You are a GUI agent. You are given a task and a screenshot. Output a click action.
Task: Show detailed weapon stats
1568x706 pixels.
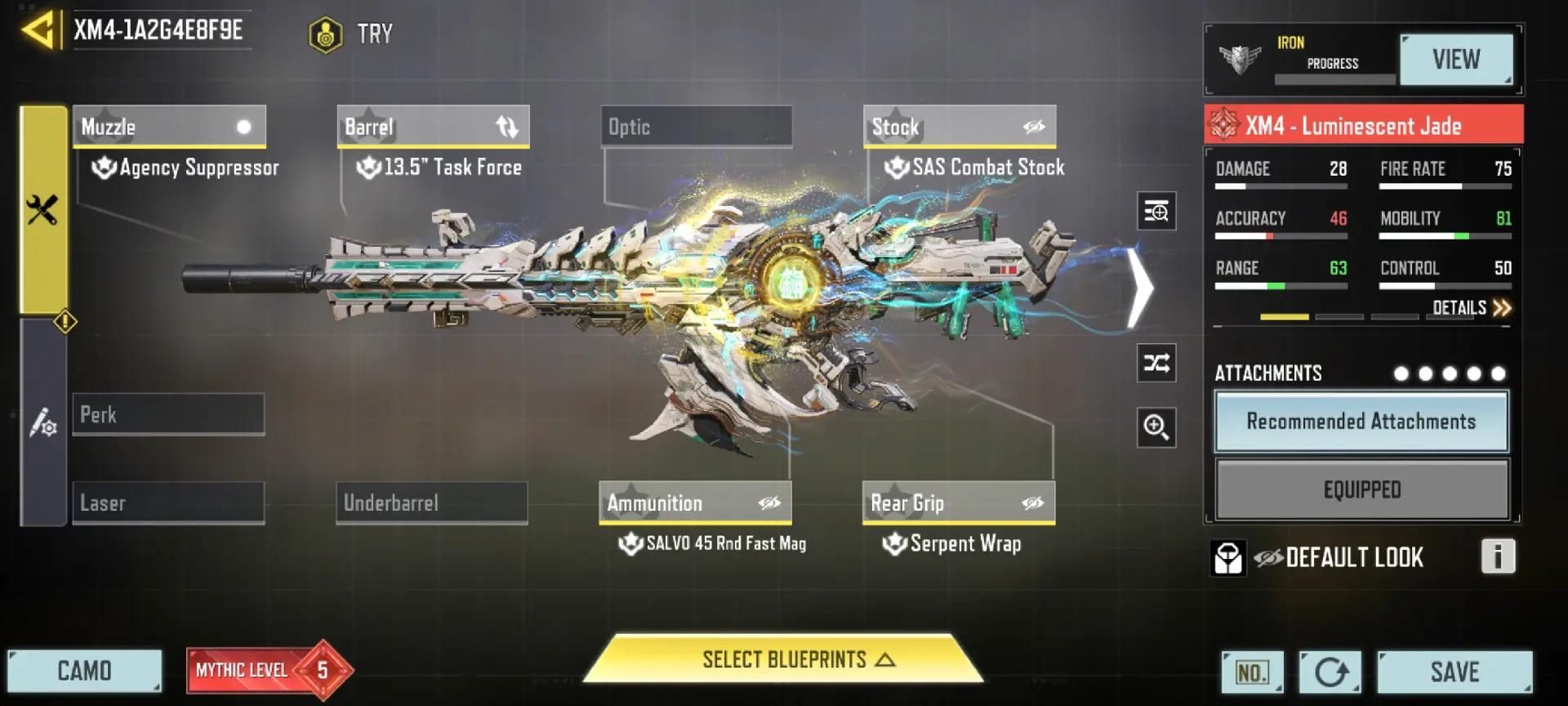click(1471, 308)
